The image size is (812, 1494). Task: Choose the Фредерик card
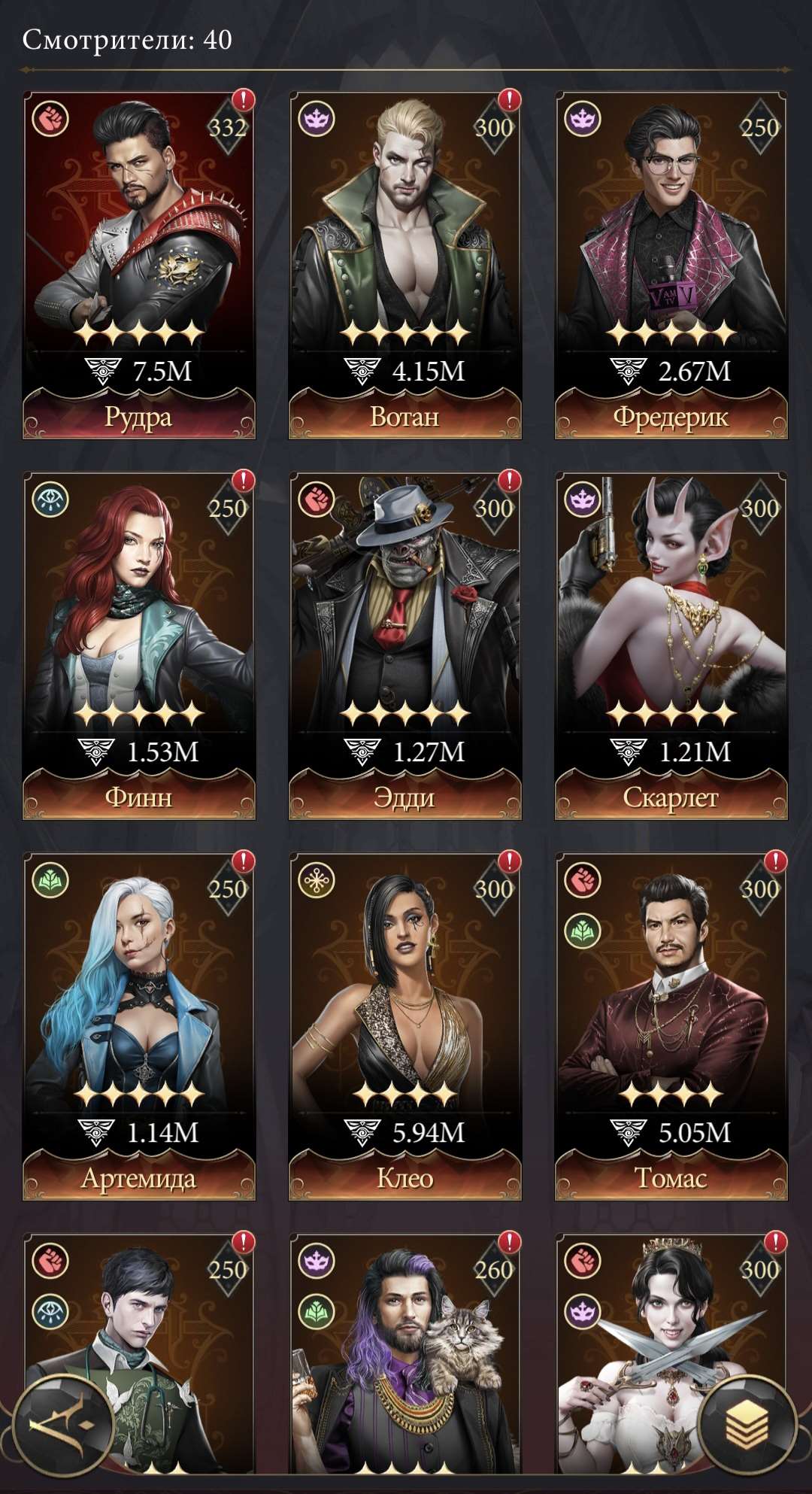click(671, 263)
